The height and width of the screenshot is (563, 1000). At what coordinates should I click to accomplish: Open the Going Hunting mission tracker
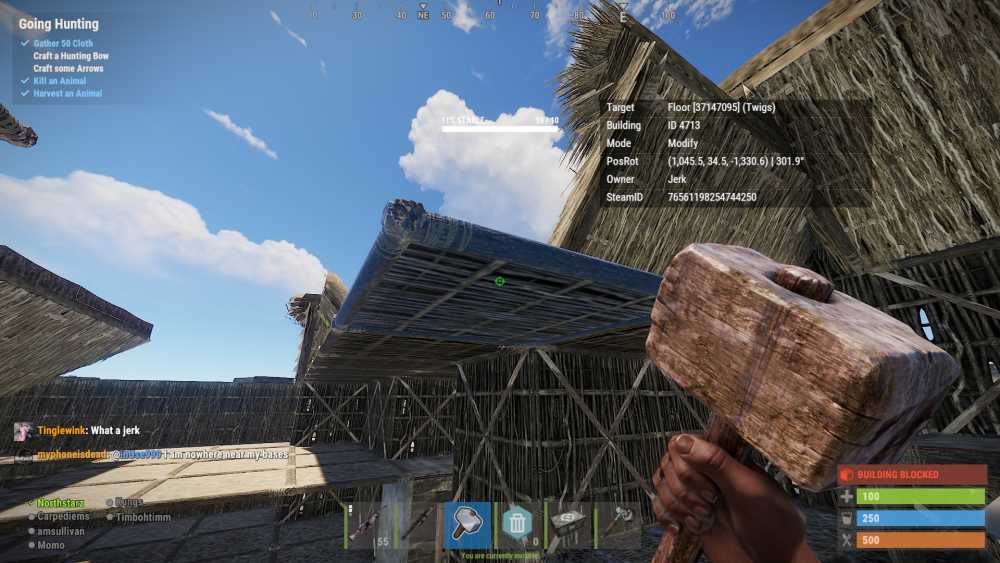pyautogui.click(x=59, y=24)
